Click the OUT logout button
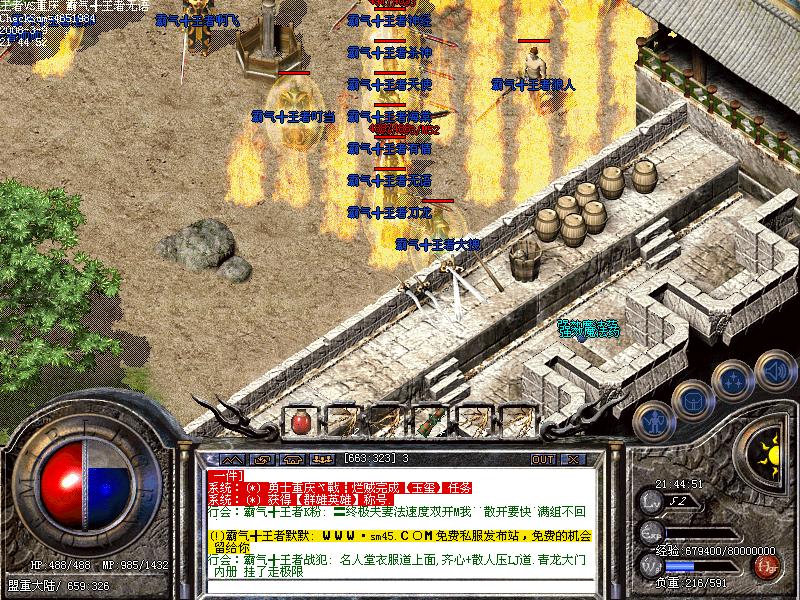The width and height of the screenshot is (800, 600). point(542,459)
